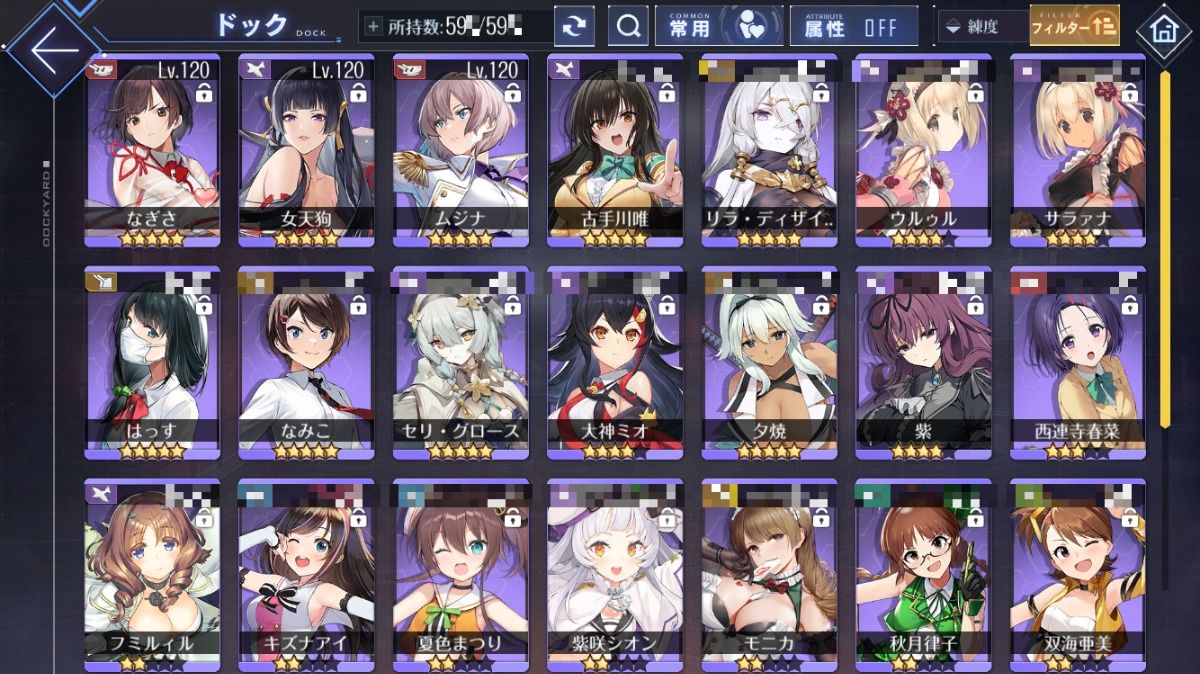Pick the 西連寺春菜 character card
Screen dimensions: 1200x674
(1079, 362)
